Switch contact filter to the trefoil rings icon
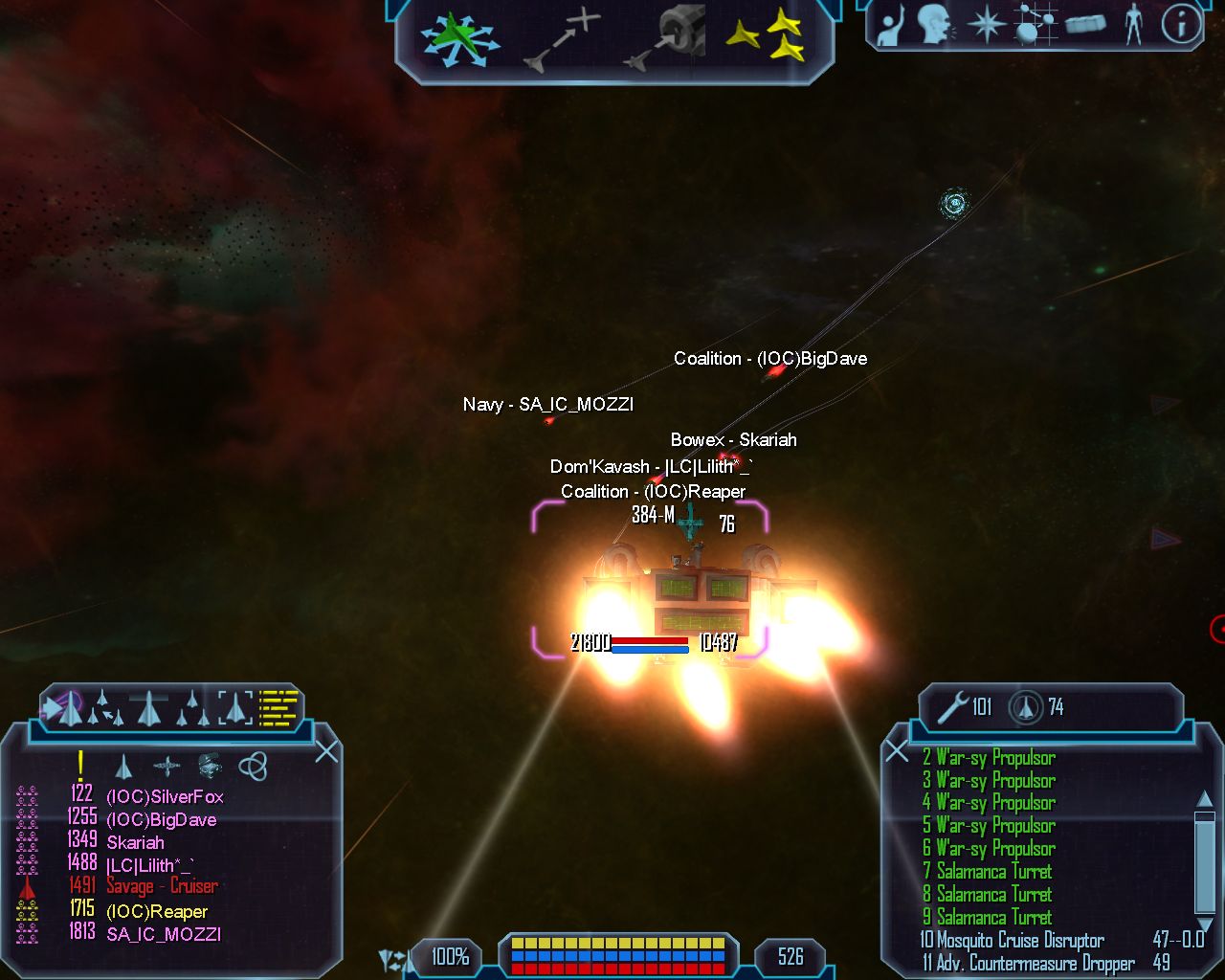Image resolution: width=1225 pixels, height=980 pixels. click(252, 766)
